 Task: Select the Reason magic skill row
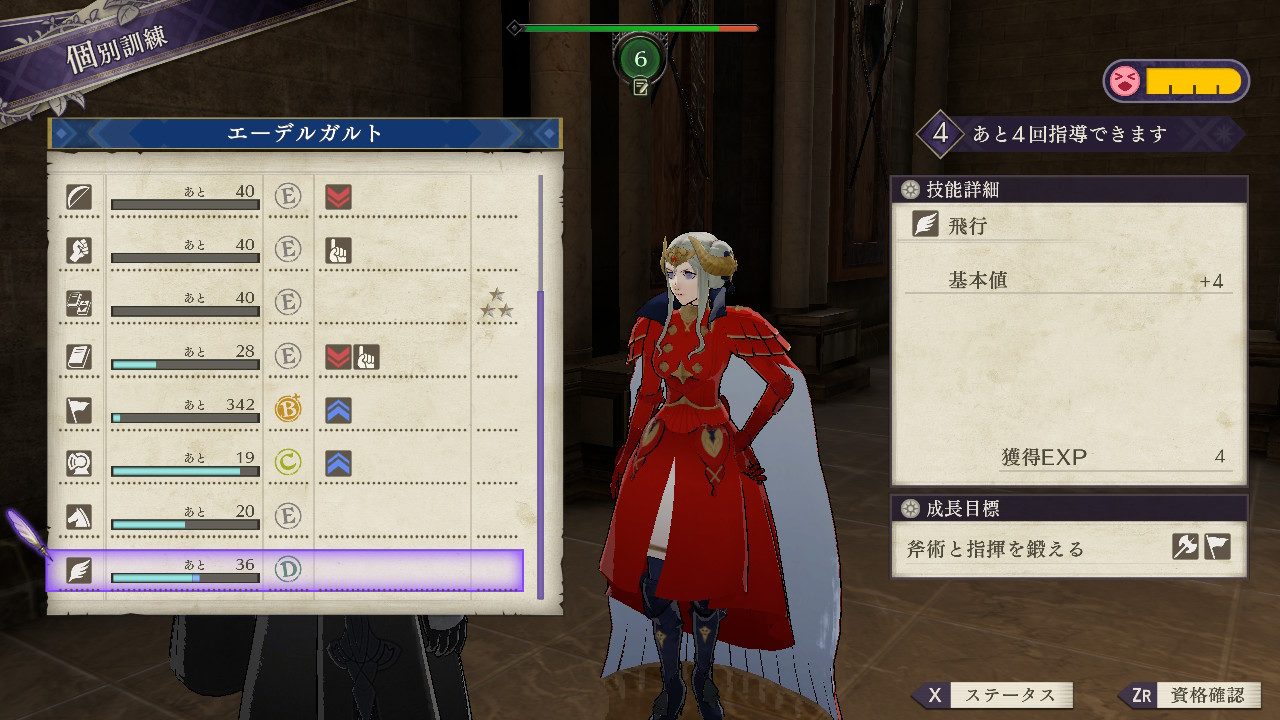click(285, 303)
